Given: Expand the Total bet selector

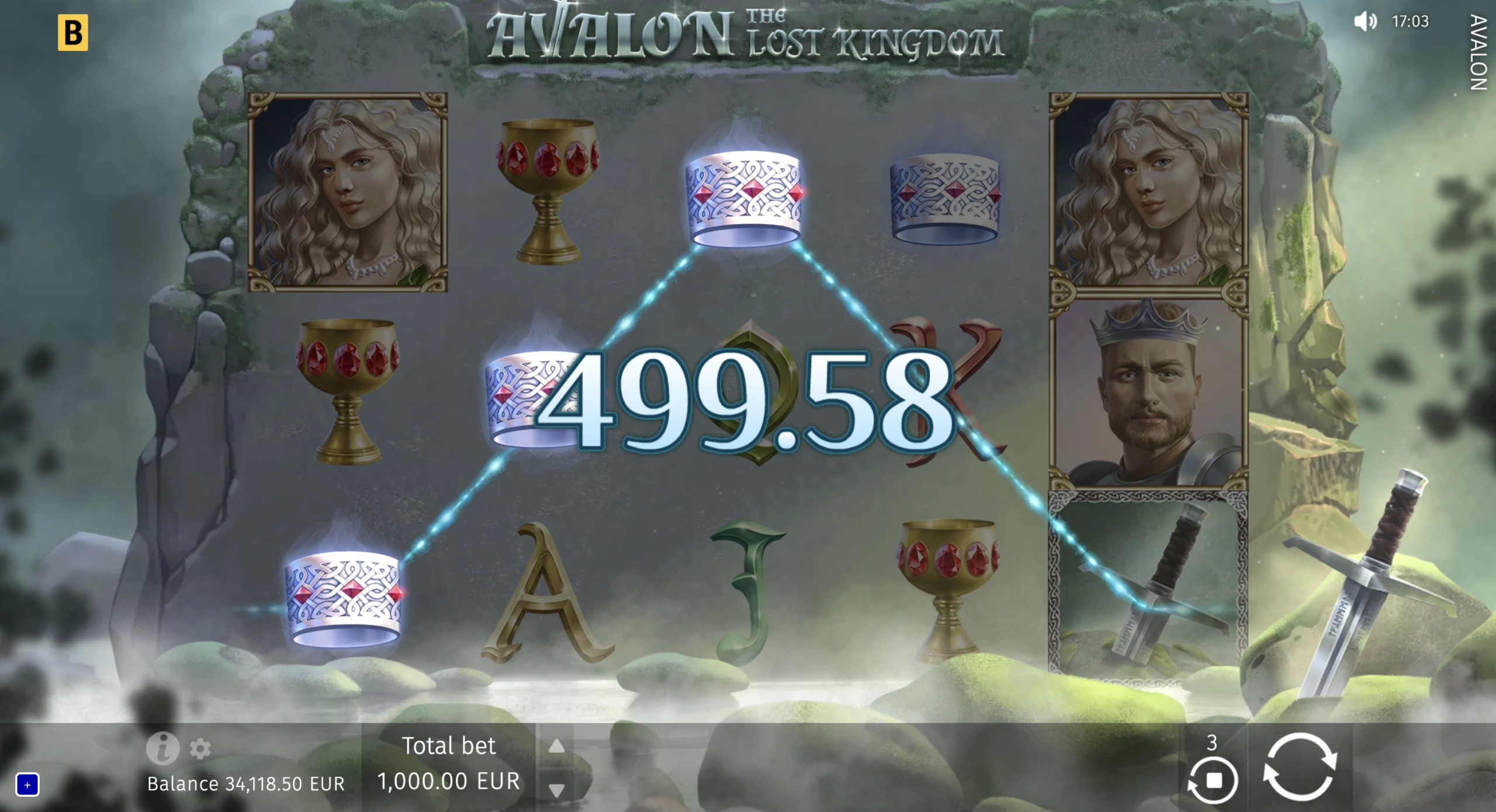Looking at the screenshot, I should (x=449, y=745).
